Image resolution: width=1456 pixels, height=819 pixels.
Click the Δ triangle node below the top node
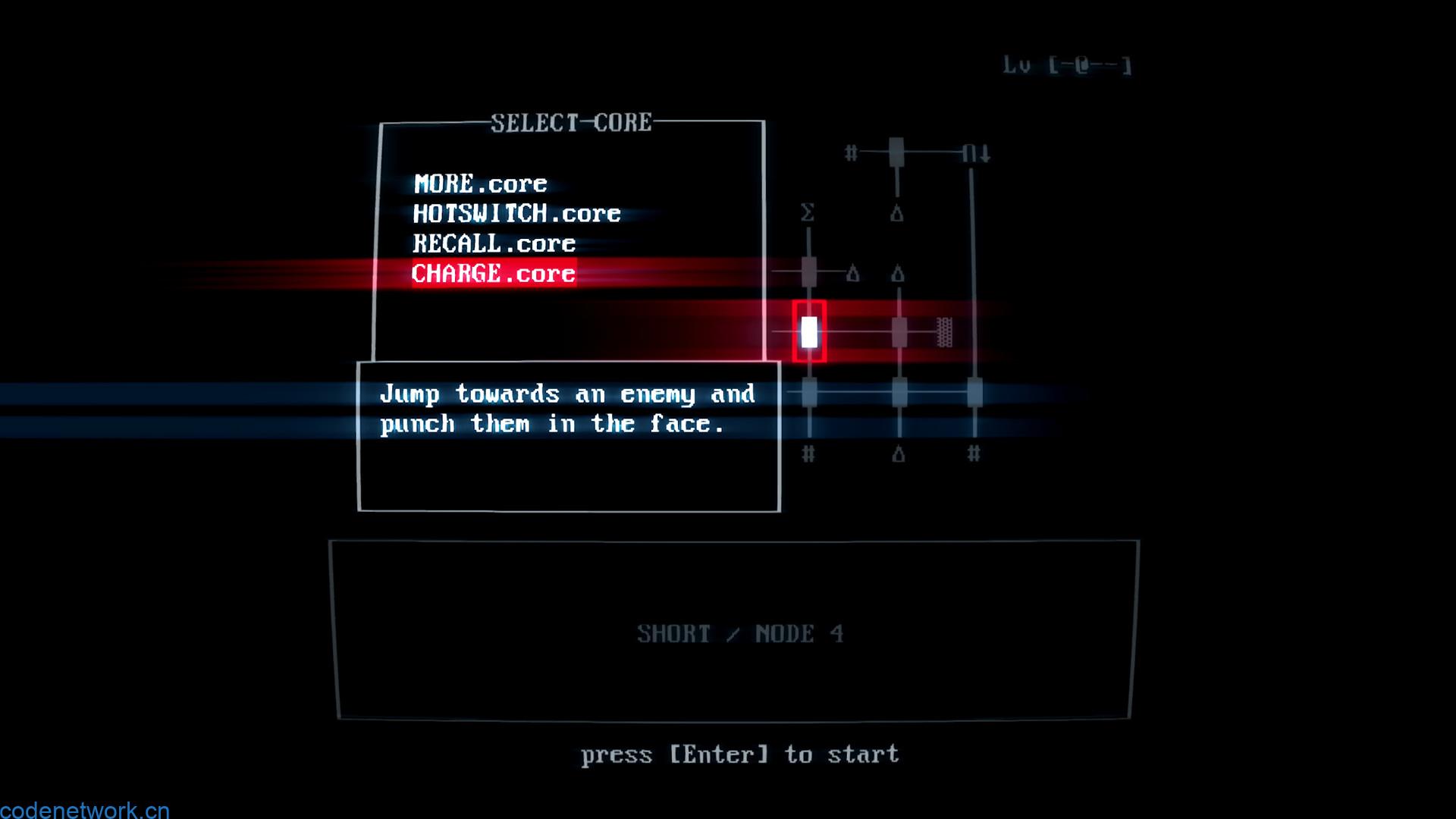(x=897, y=213)
